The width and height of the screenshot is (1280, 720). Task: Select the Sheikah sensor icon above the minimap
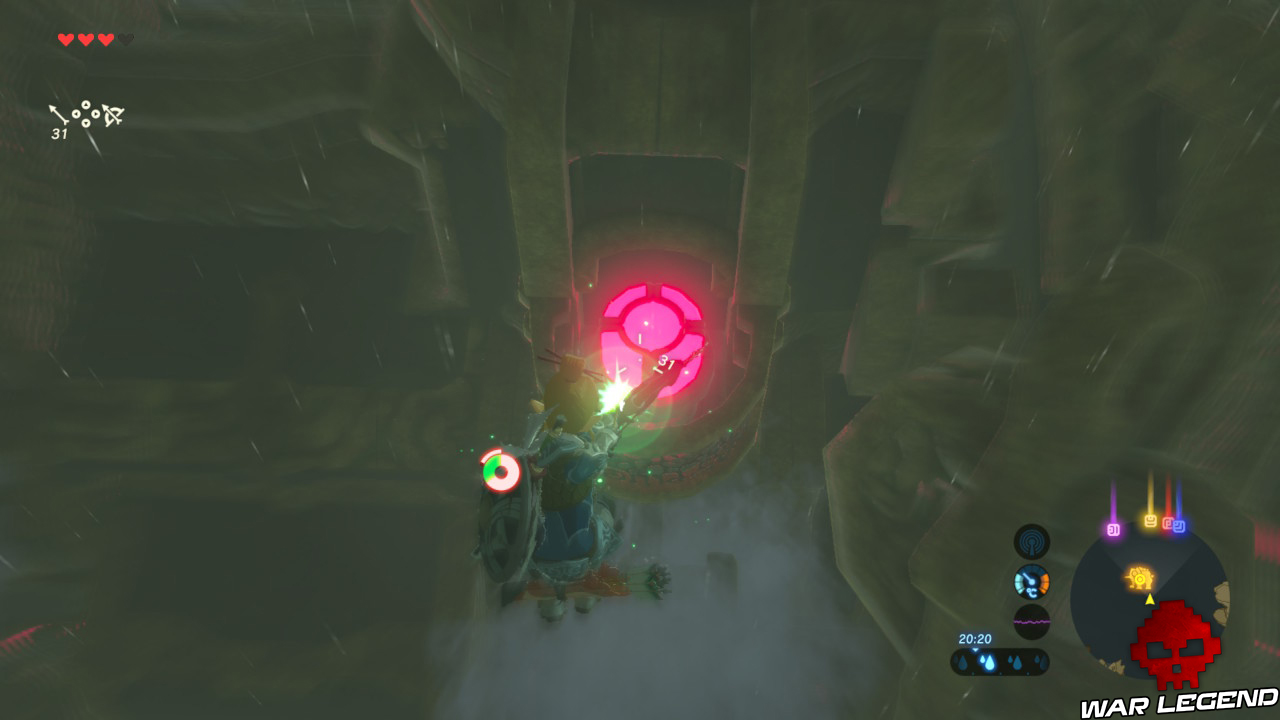[x=1034, y=544]
